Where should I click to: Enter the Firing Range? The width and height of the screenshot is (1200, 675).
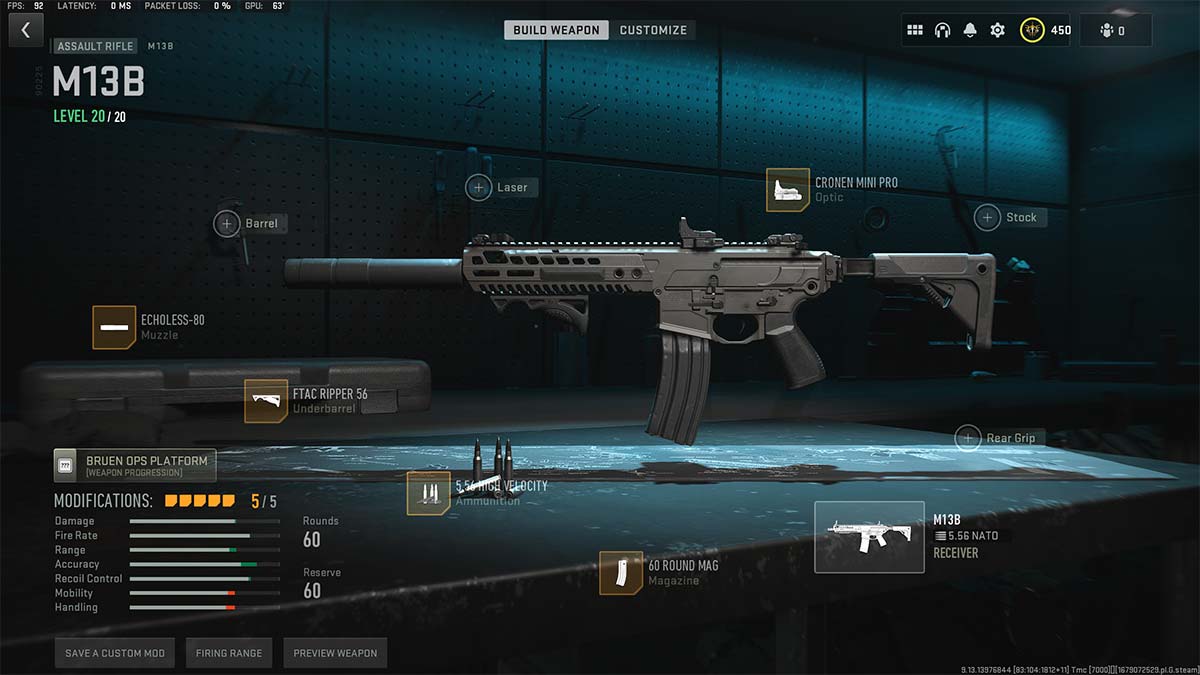coord(229,653)
